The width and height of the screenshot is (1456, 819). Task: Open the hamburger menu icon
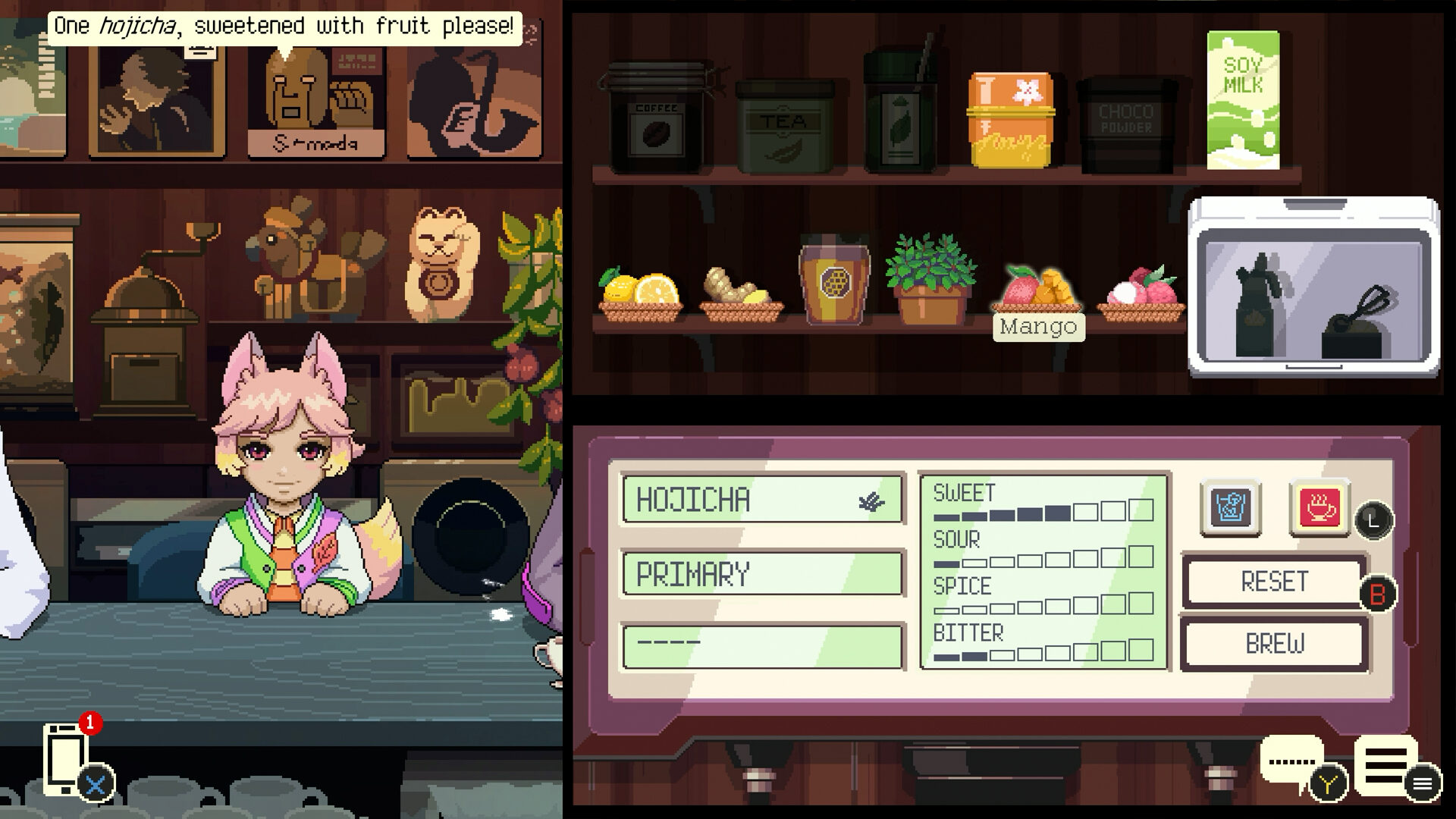point(1385,765)
